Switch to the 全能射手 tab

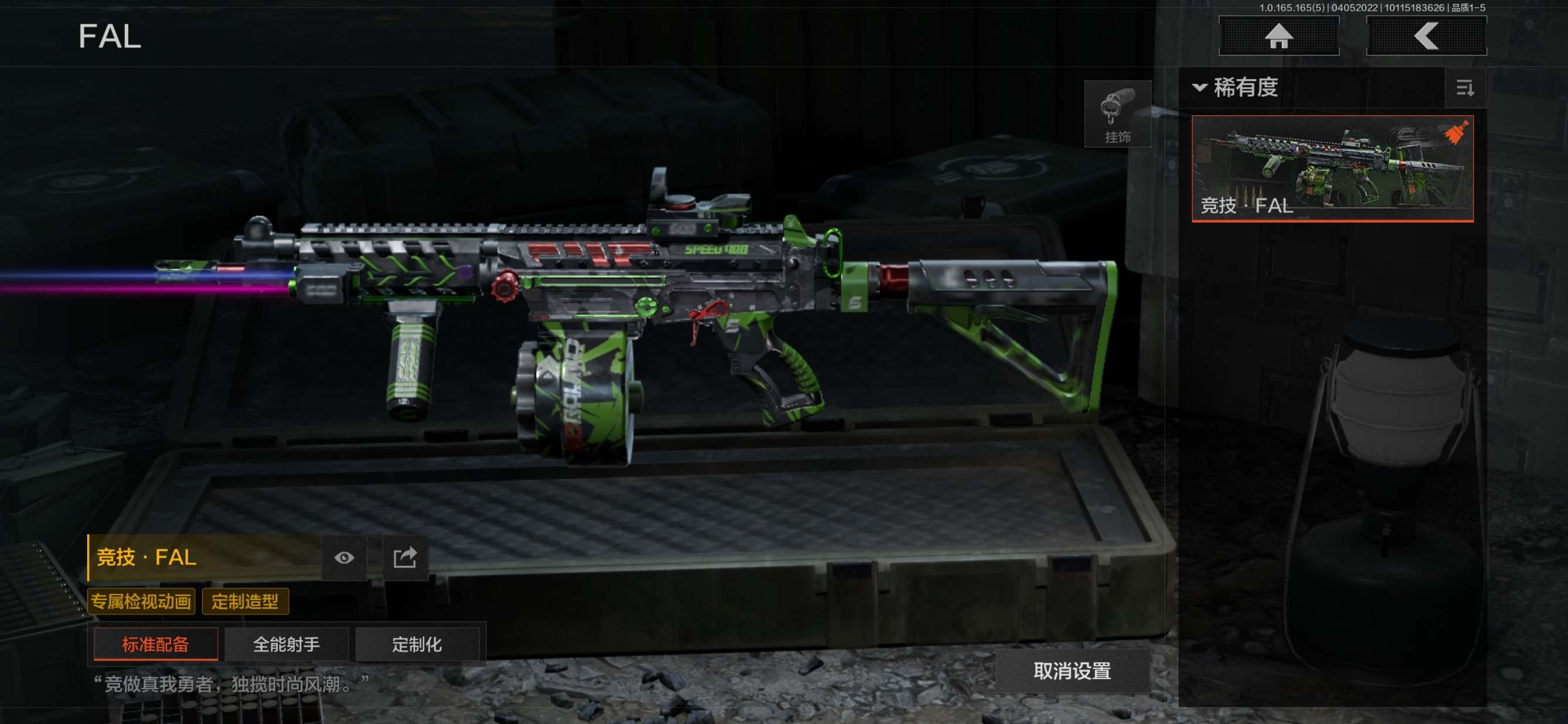[286, 644]
